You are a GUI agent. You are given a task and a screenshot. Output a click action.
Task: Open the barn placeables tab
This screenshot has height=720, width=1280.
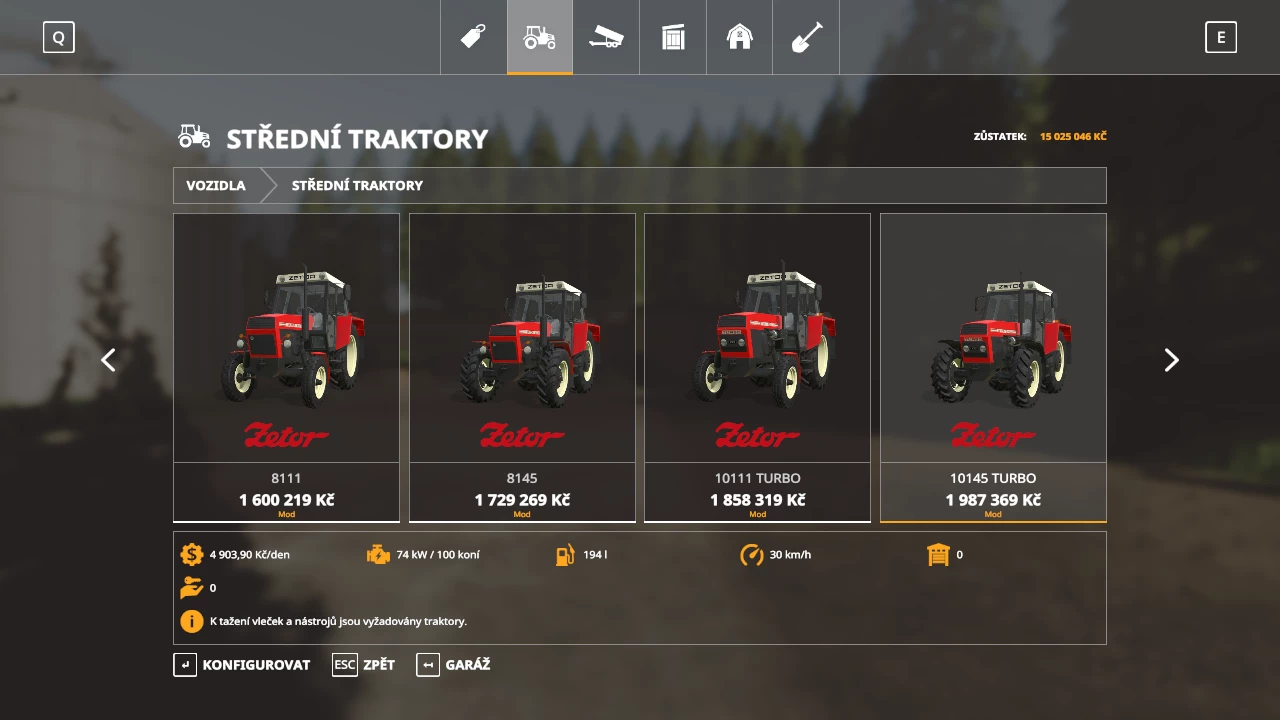(739, 37)
